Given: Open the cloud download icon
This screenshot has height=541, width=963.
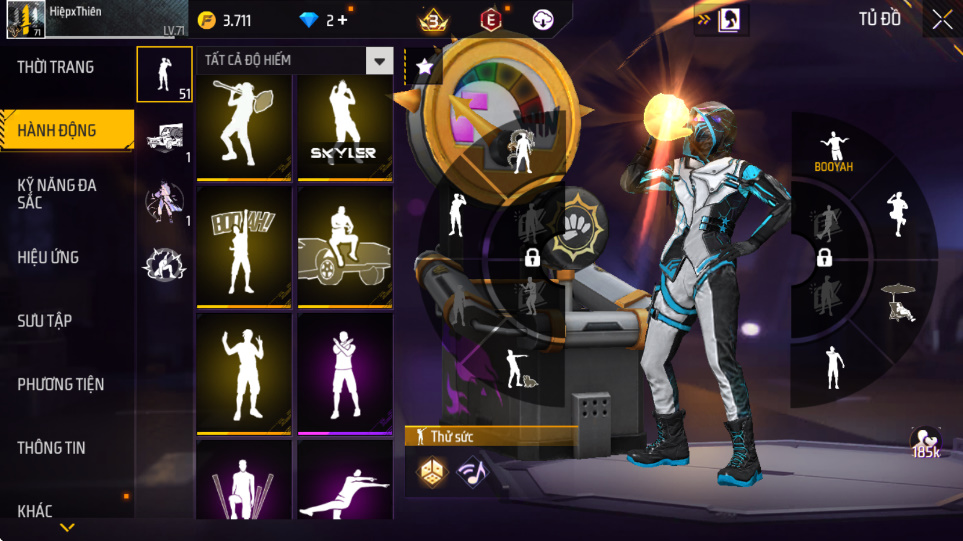Looking at the screenshot, I should click(542, 20).
